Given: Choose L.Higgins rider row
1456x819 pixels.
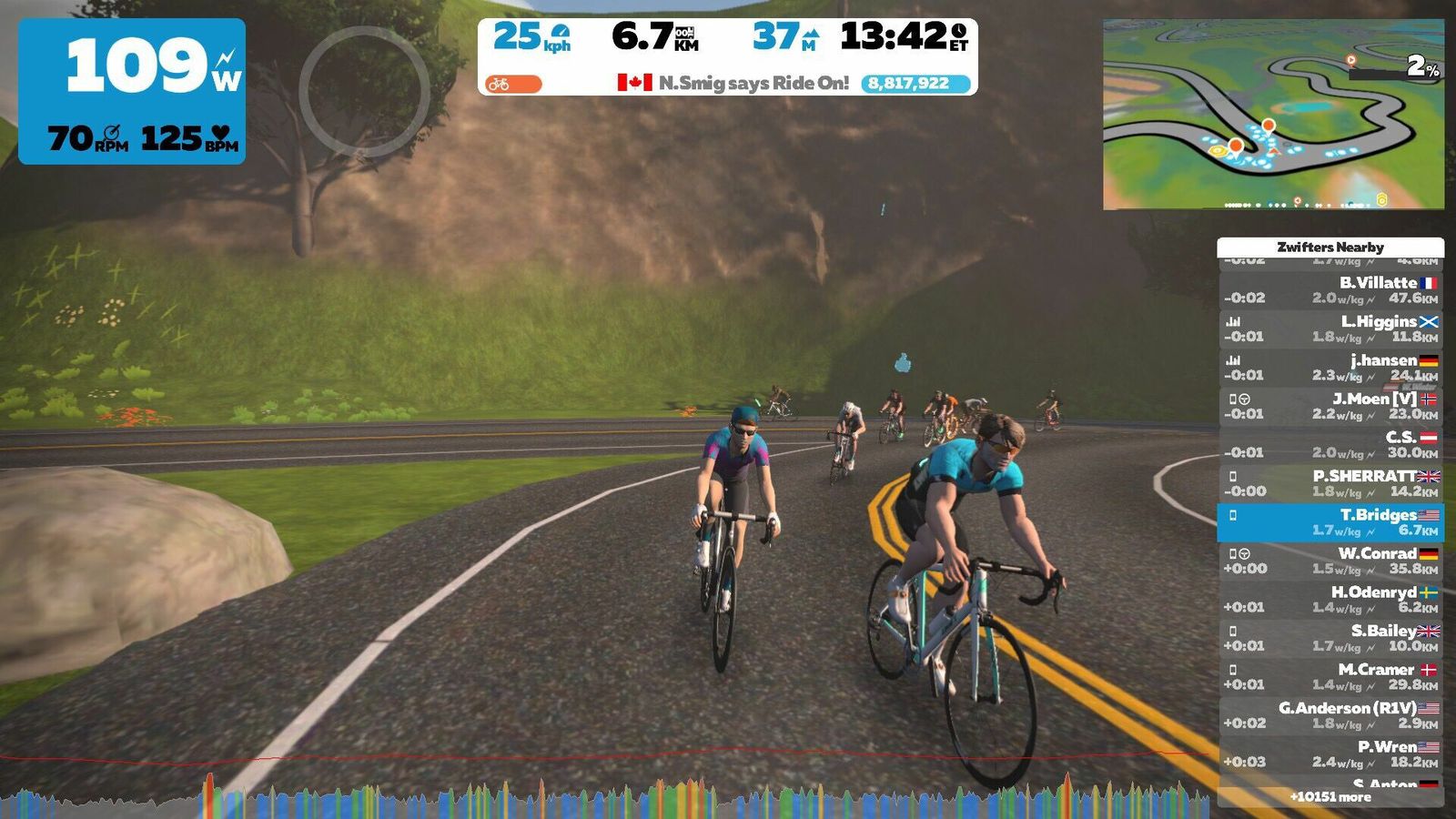Looking at the screenshot, I should (x=1330, y=329).
